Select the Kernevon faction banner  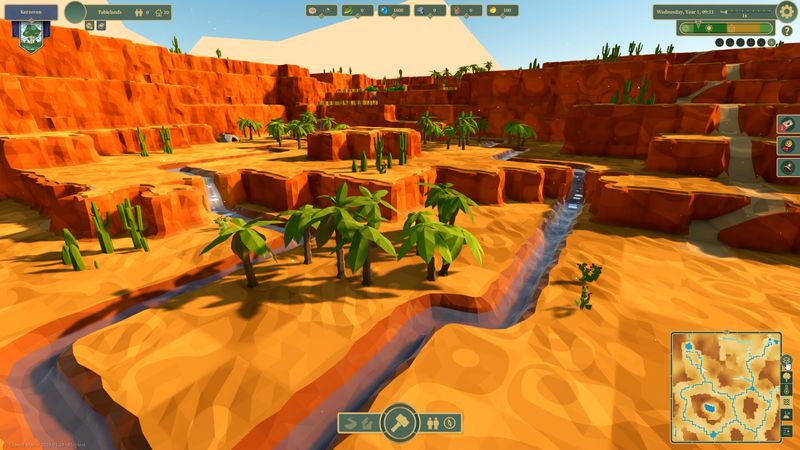(x=32, y=28)
